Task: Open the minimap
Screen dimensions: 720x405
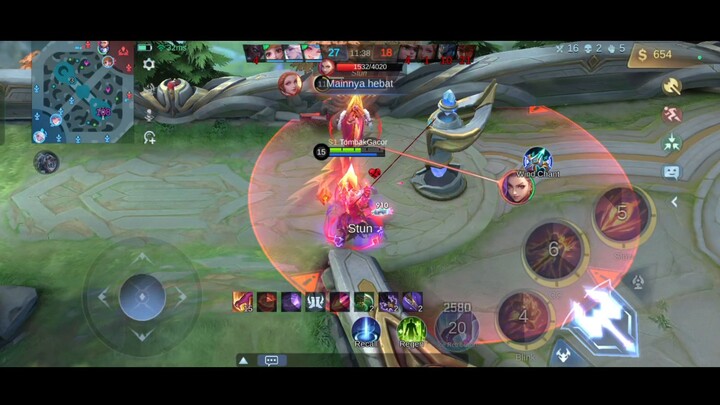Action: coord(83,92)
